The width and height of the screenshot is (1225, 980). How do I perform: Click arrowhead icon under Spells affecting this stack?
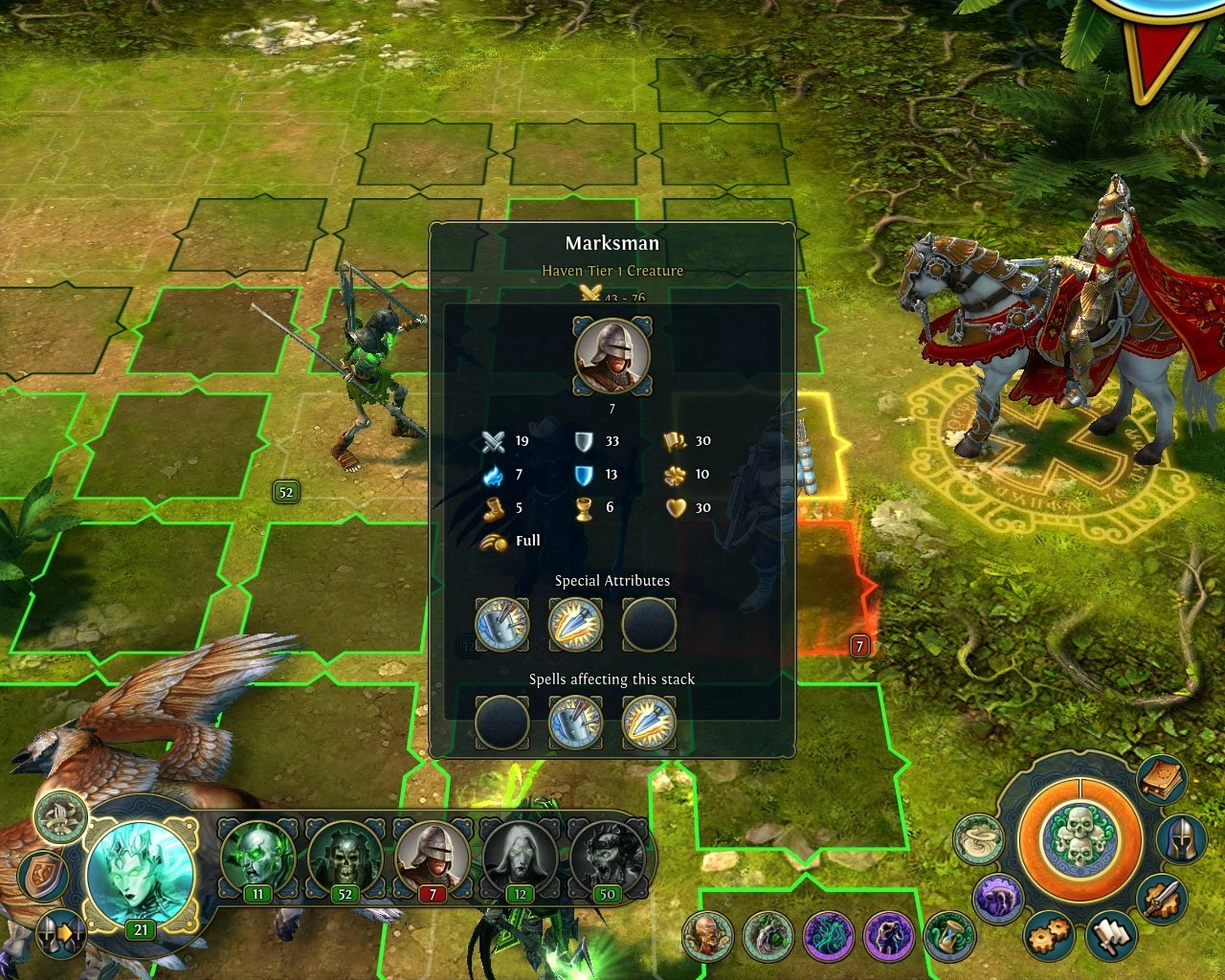coord(649,722)
